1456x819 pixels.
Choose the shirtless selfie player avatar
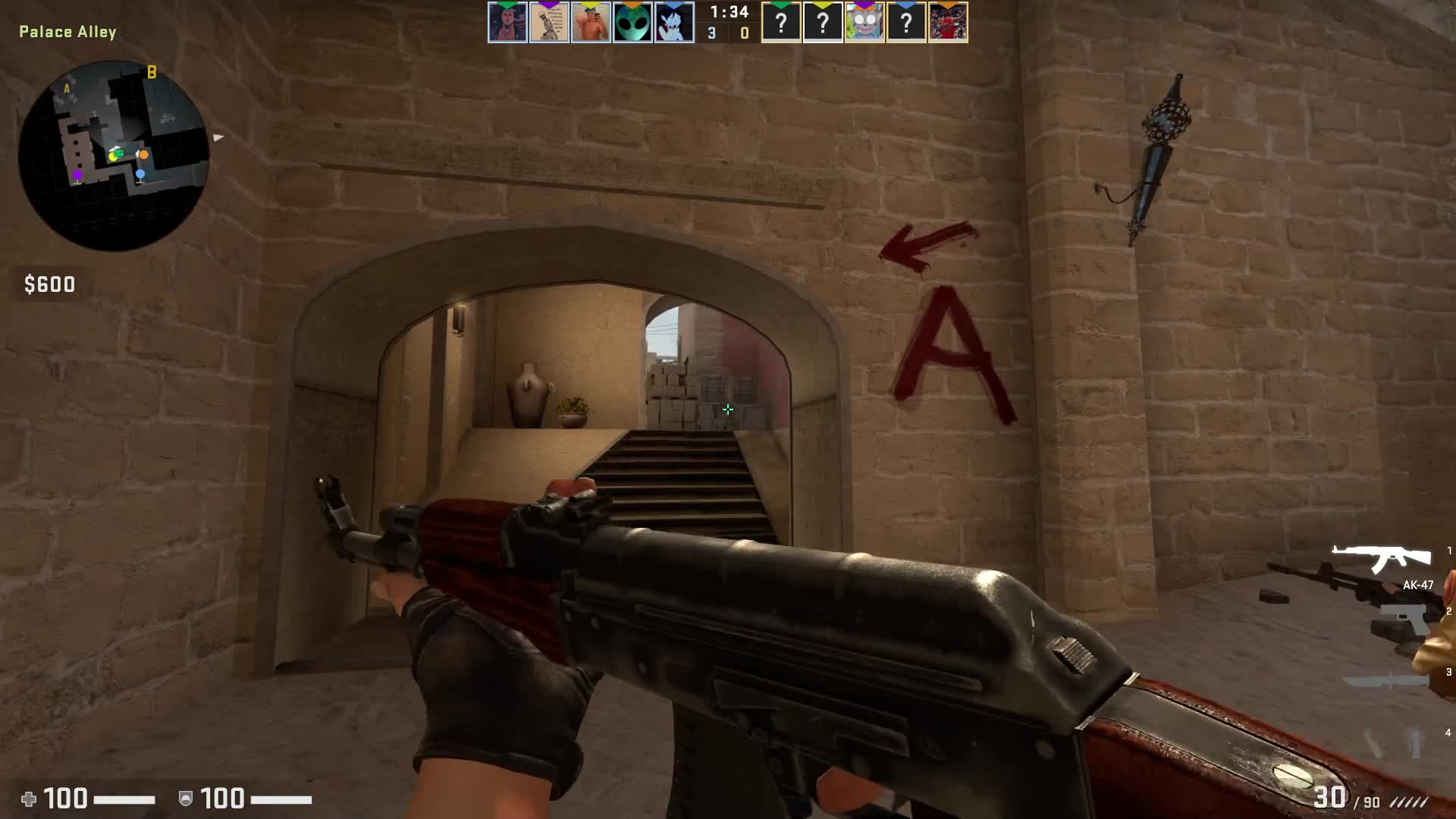[591, 24]
